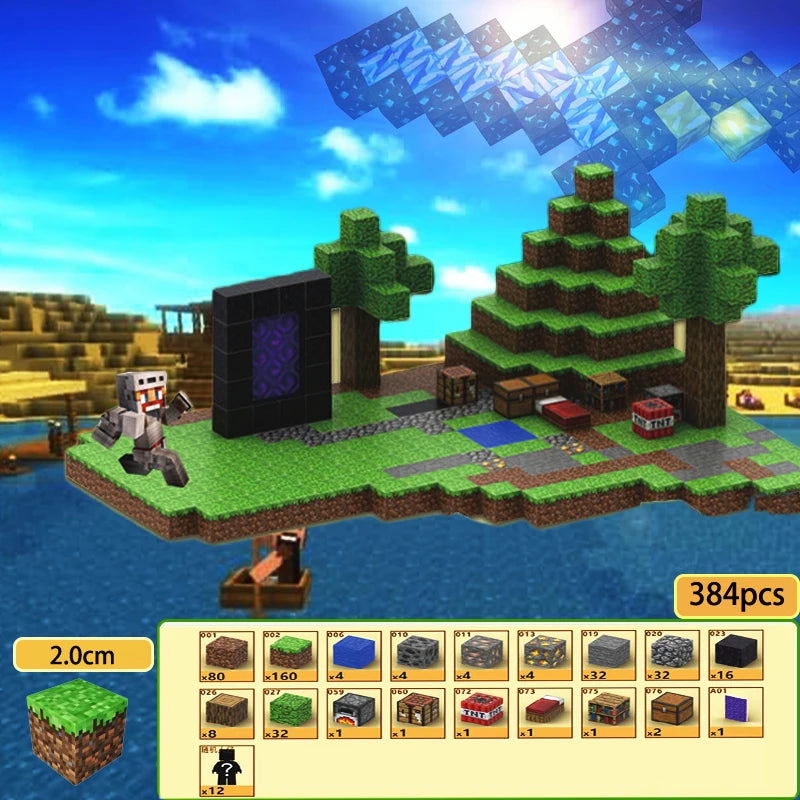The height and width of the screenshot is (800, 800).
Task: Select the iron ore block slot
Action: (482, 654)
